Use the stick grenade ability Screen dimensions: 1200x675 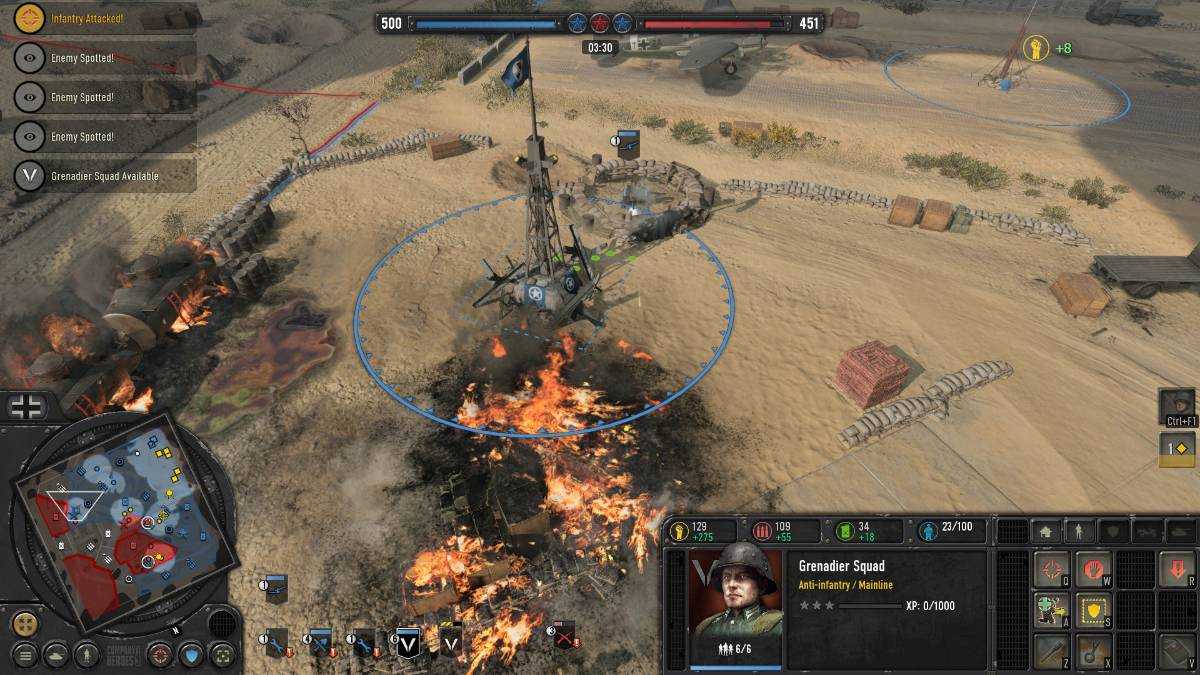[x=1052, y=651]
